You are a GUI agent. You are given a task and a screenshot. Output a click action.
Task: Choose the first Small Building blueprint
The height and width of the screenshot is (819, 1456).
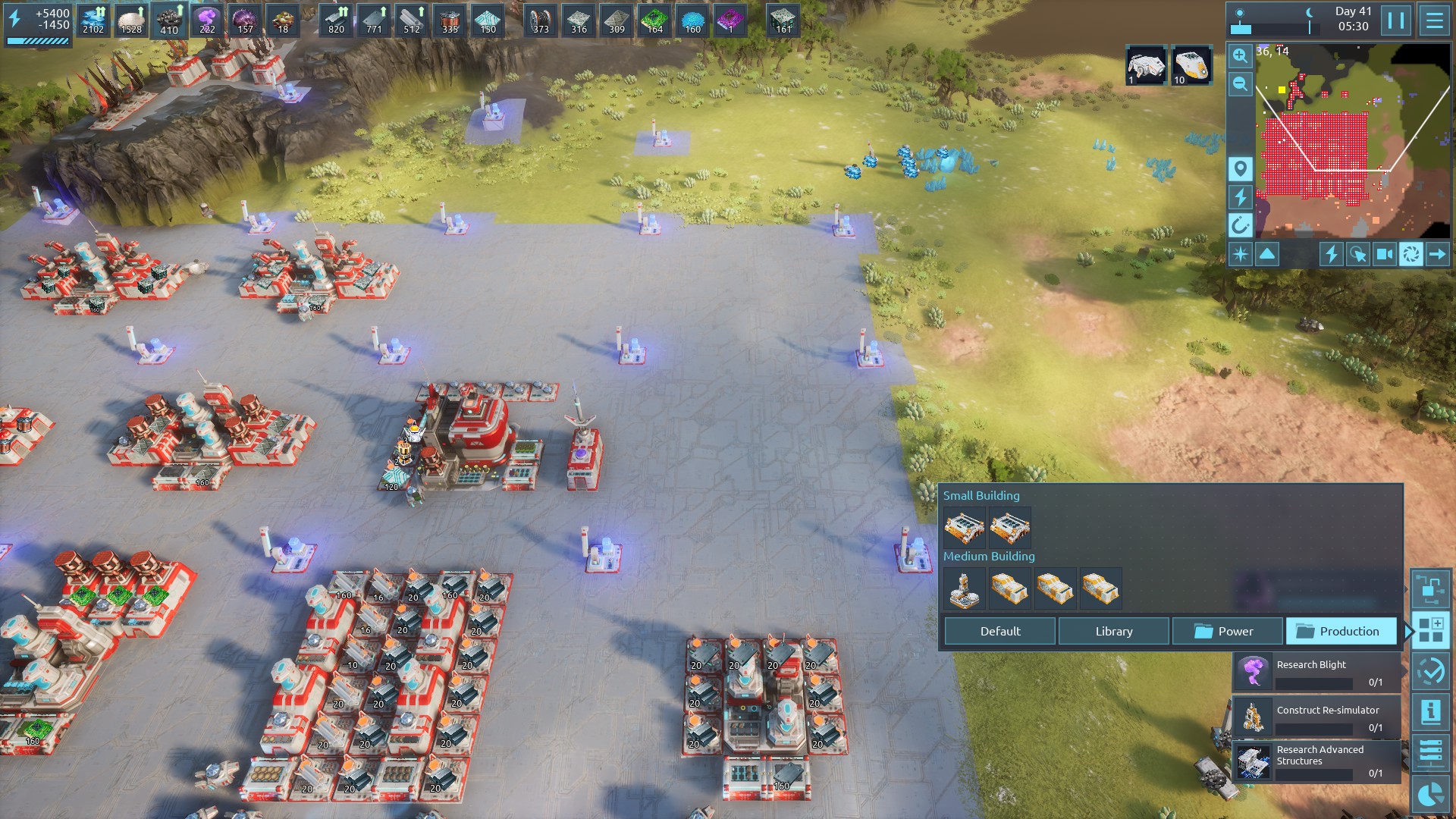pos(964,527)
